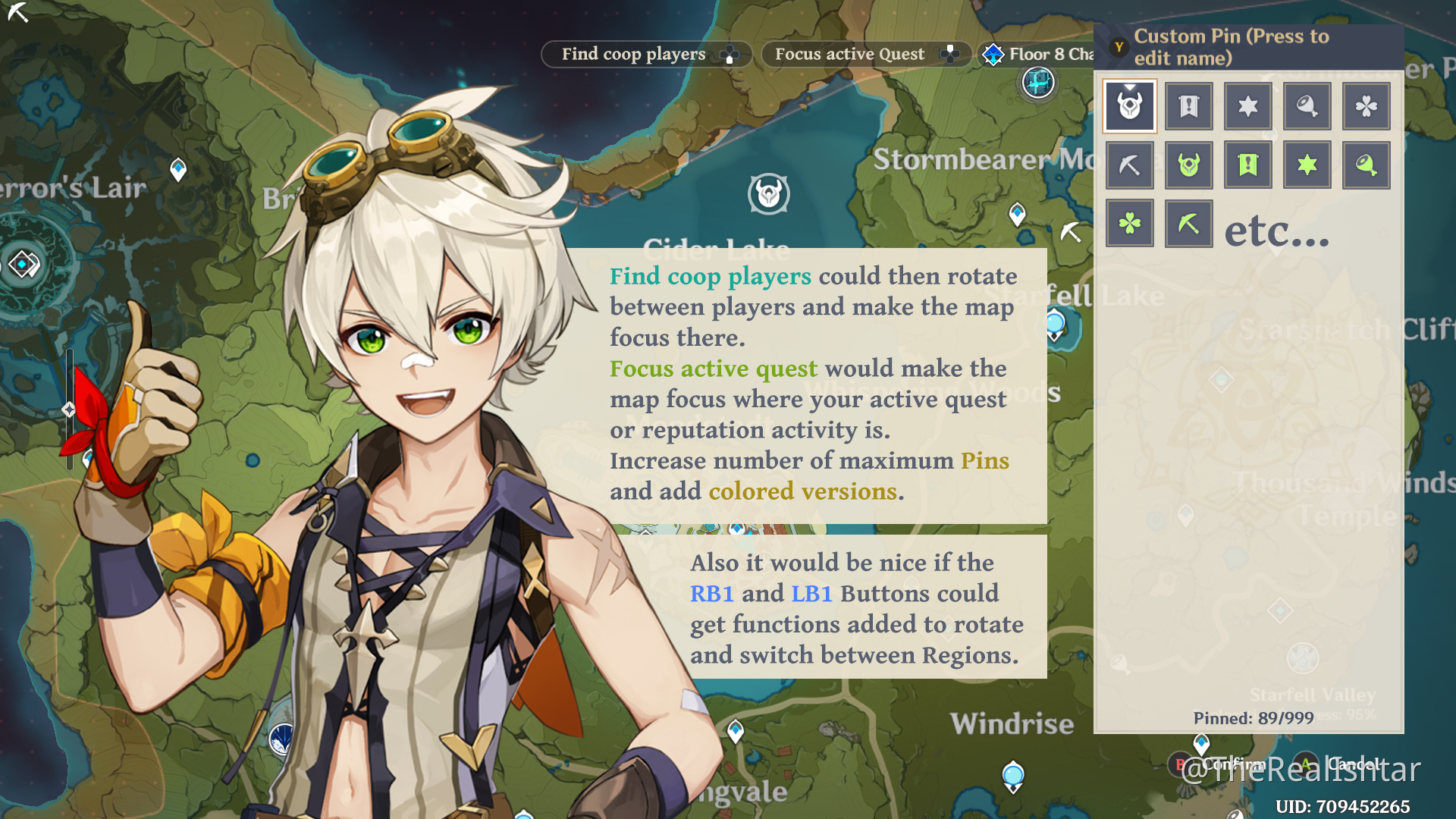Adjust the zoom slider on the left edge
The width and height of the screenshot is (1456, 819).
tap(69, 409)
